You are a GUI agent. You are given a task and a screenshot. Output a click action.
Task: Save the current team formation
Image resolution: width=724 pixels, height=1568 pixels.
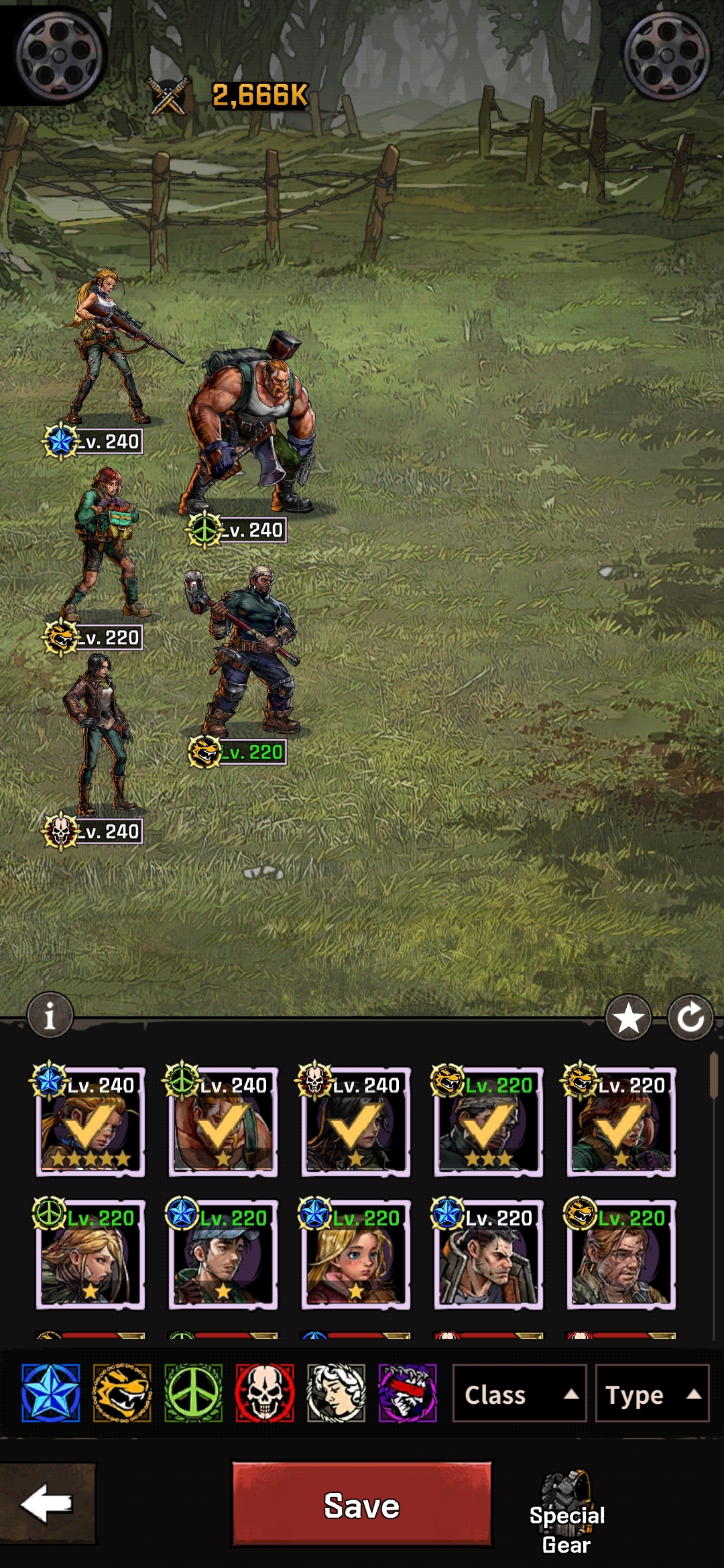coord(361,1504)
